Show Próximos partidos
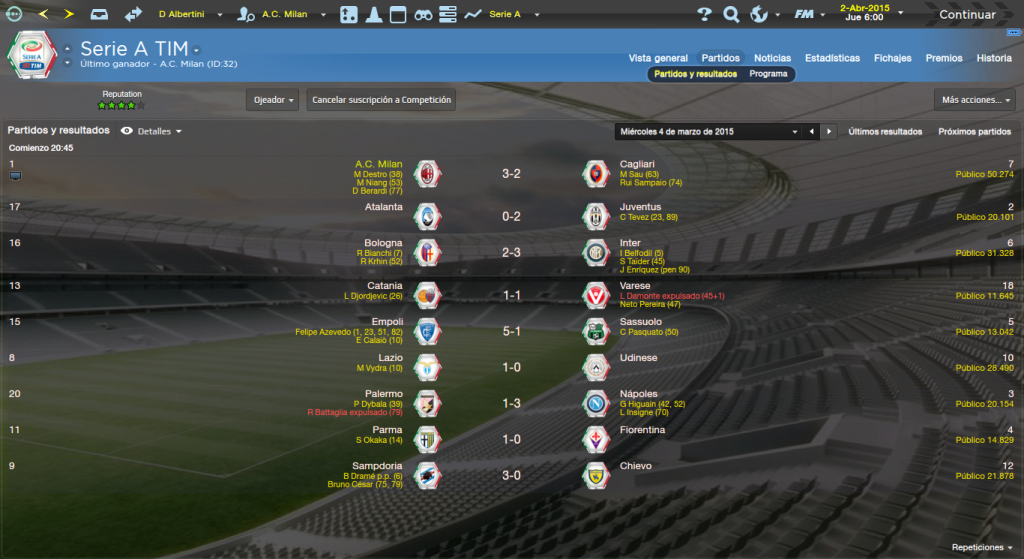The image size is (1024, 559). tap(974, 132)
